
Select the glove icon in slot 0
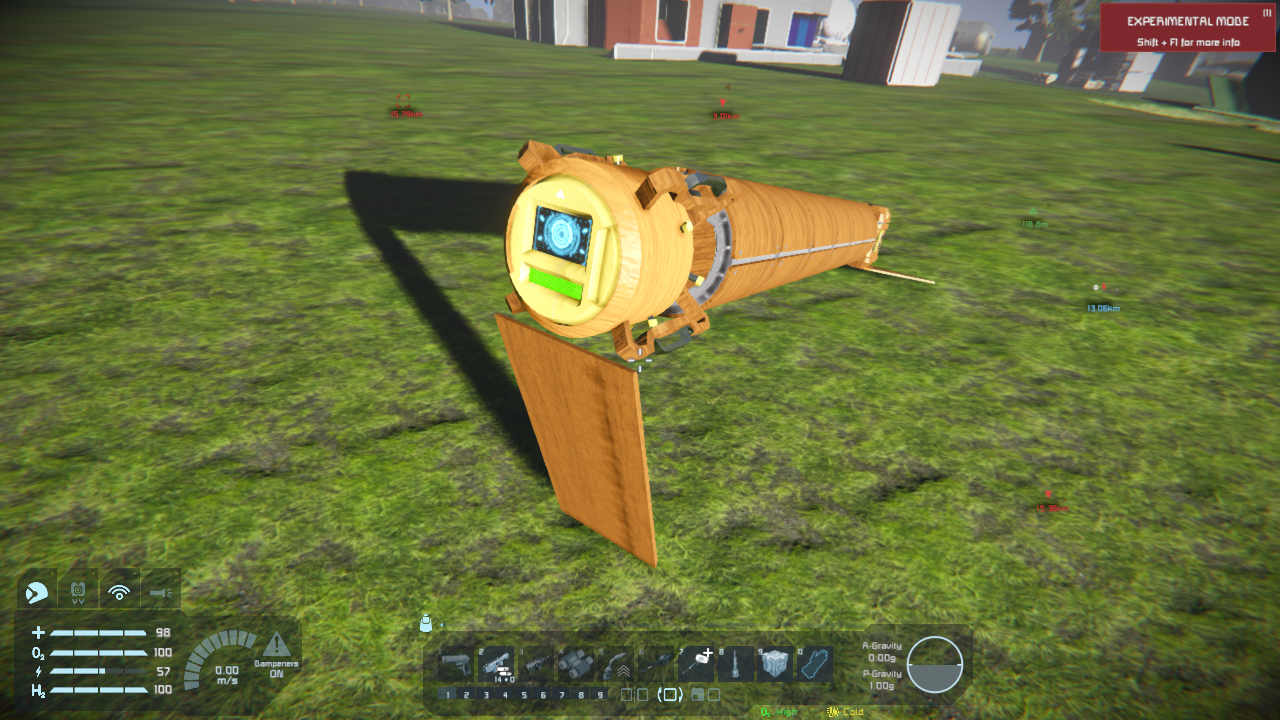pyautogui.click(x=815, y=663)
